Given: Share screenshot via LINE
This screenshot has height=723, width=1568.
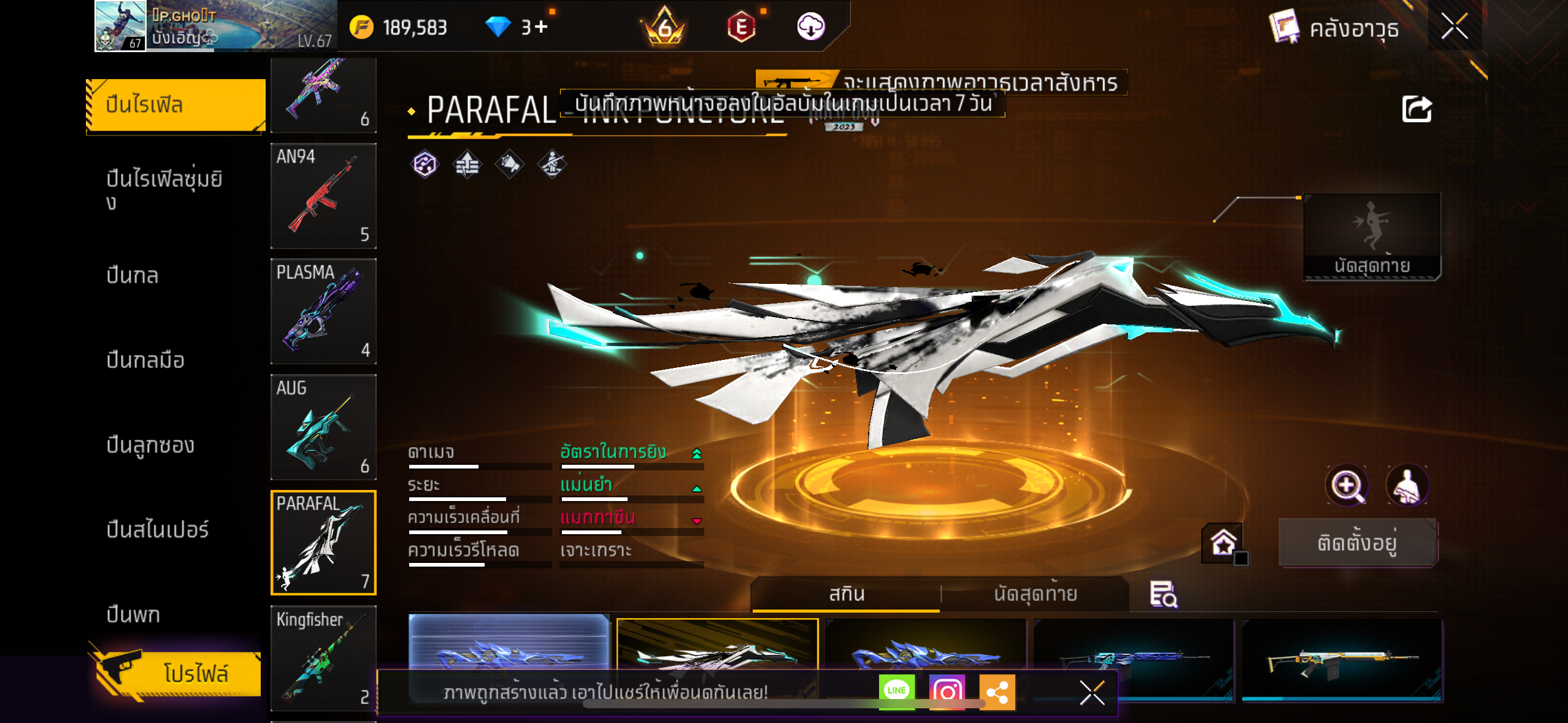Looking at the screenshot, I should pos(897,691).
